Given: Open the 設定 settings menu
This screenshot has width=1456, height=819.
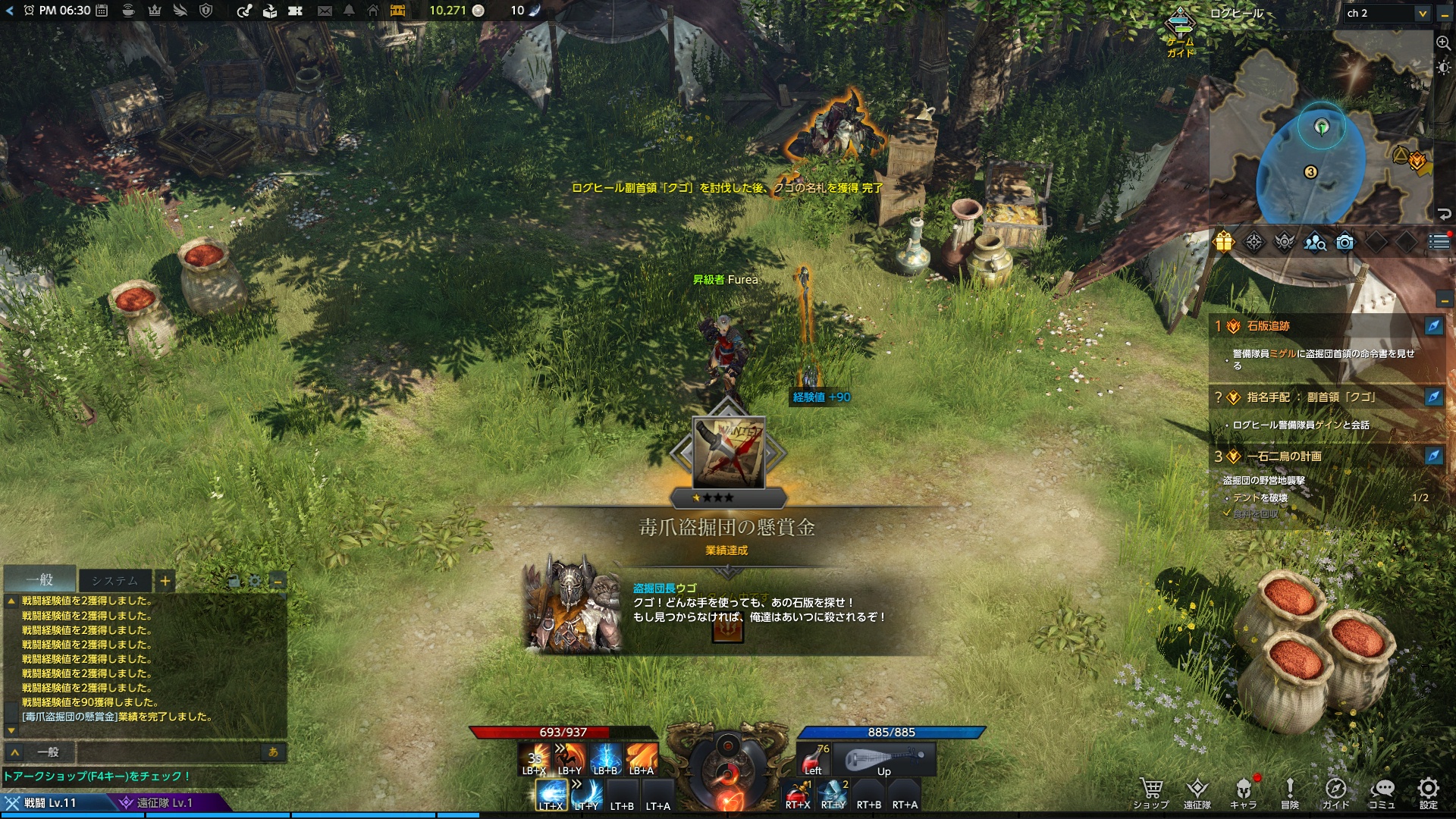Looking at the screenshot, I should coord(1428,792).
